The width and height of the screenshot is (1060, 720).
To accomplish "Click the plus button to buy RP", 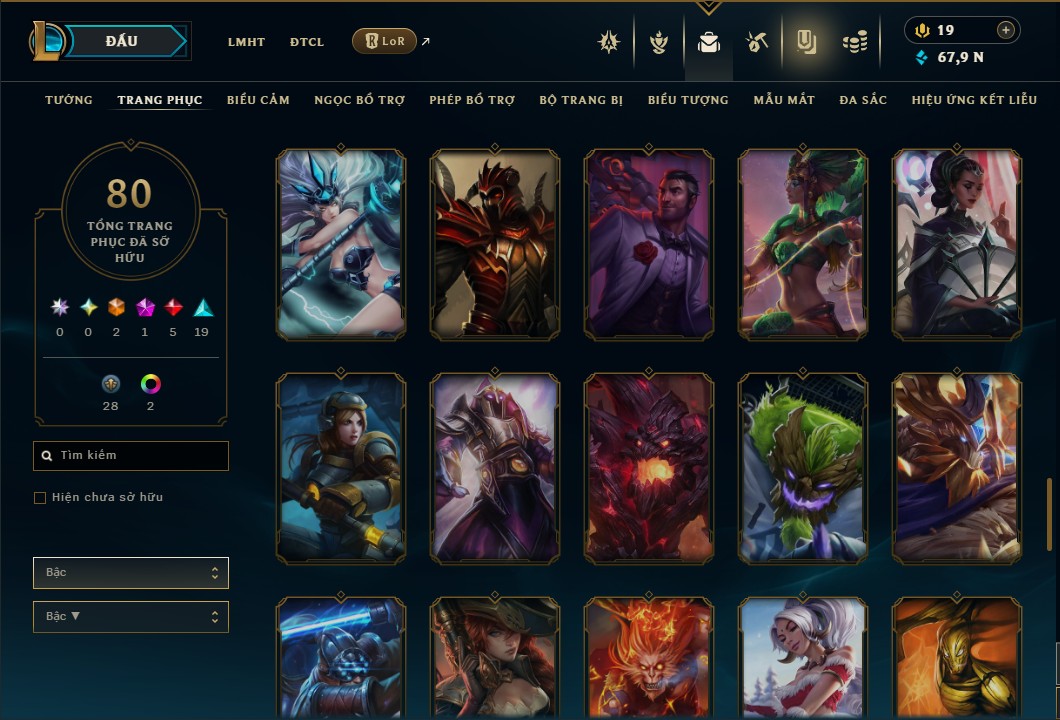I will (1006, 31).
